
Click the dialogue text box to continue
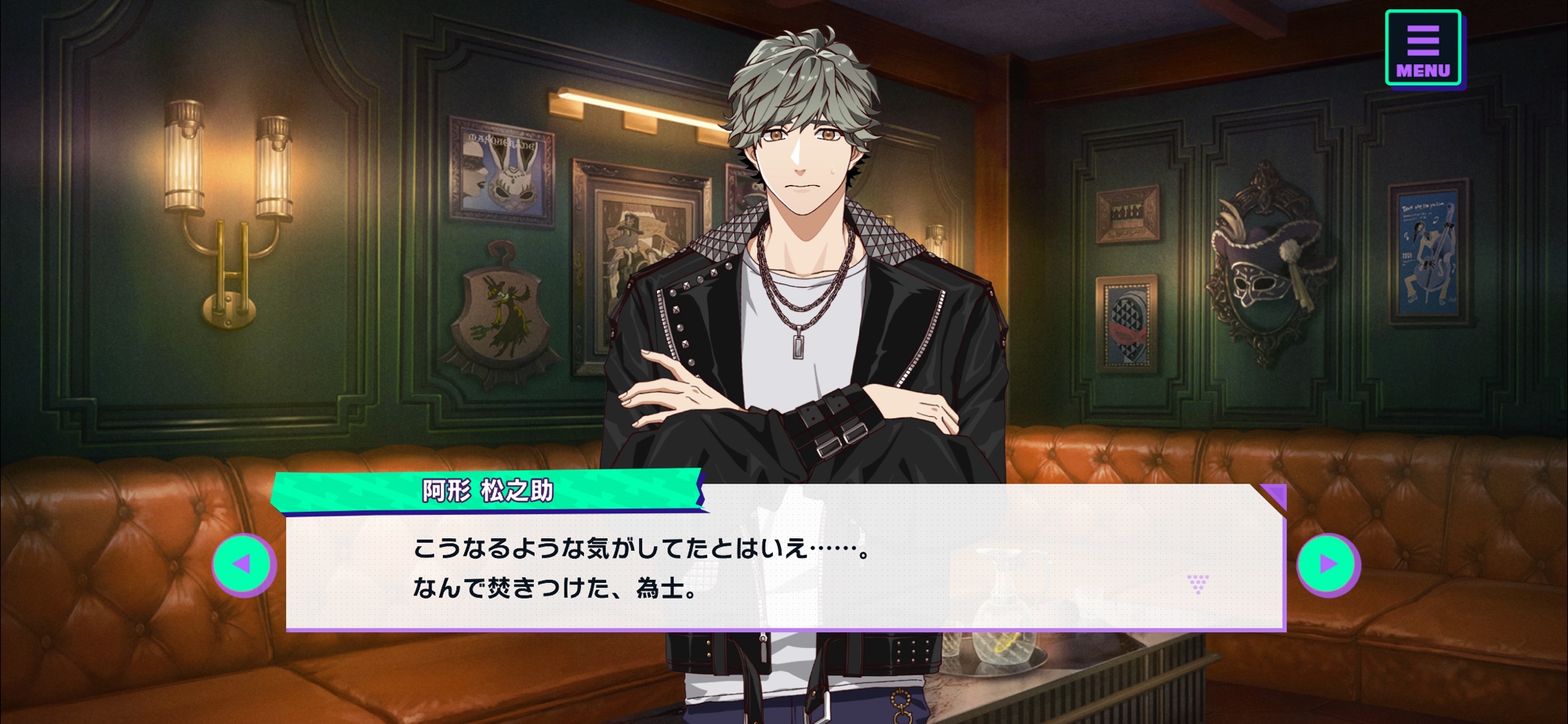tap(784, 568)
